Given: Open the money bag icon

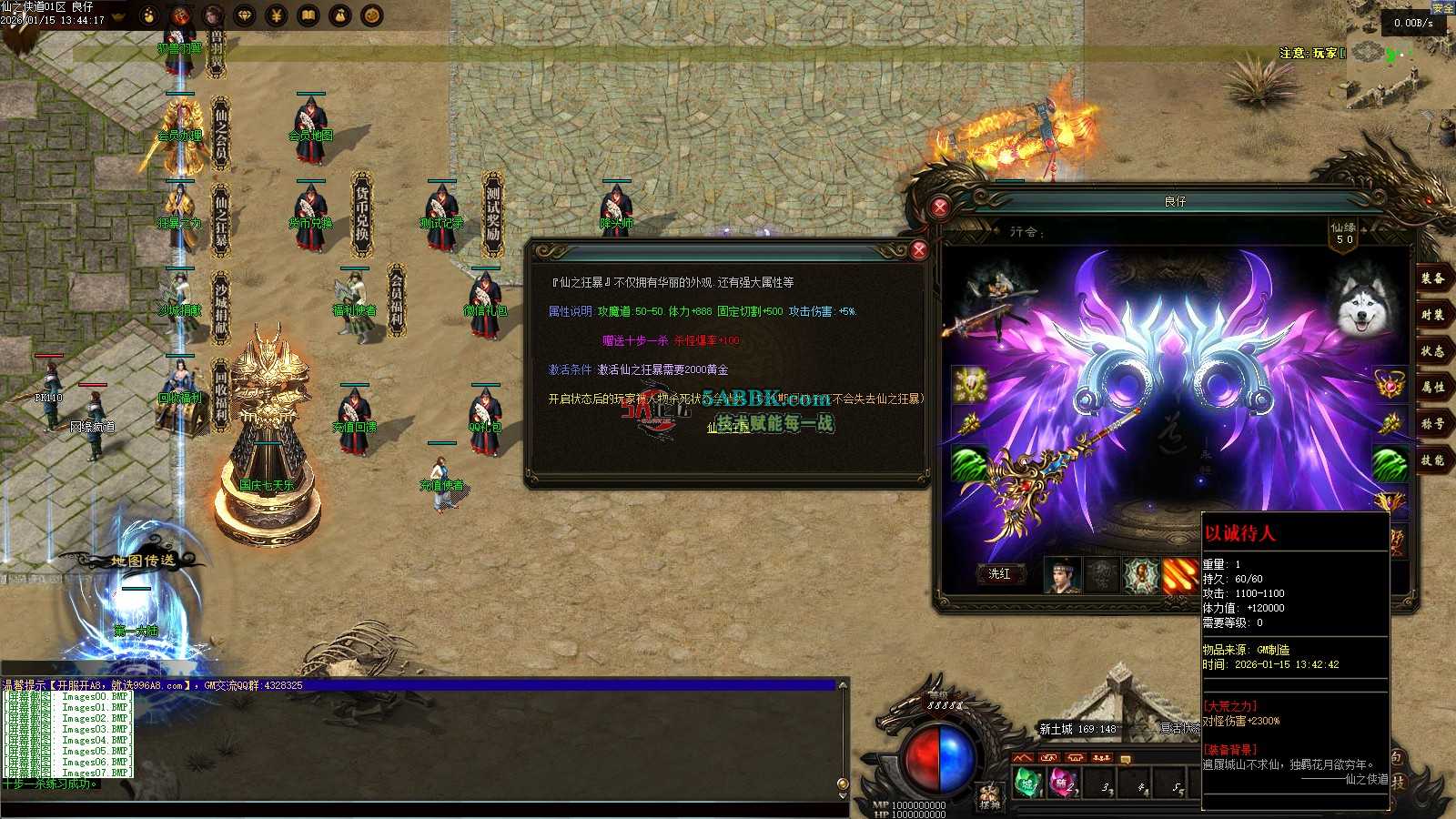Looking at the screenshot, I should (x=340, y=15).
